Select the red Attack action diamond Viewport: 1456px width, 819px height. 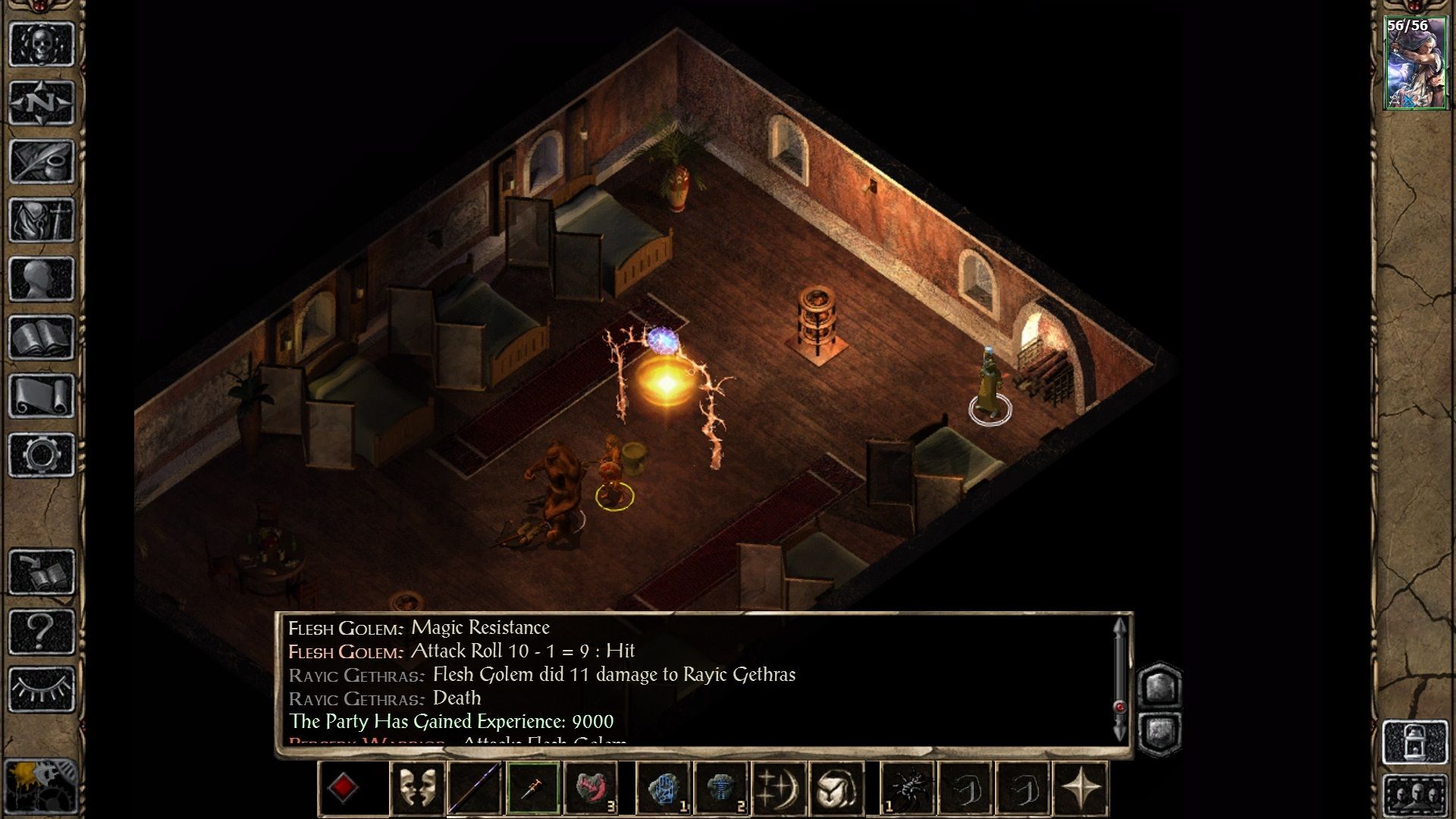[x=344, y=789]
